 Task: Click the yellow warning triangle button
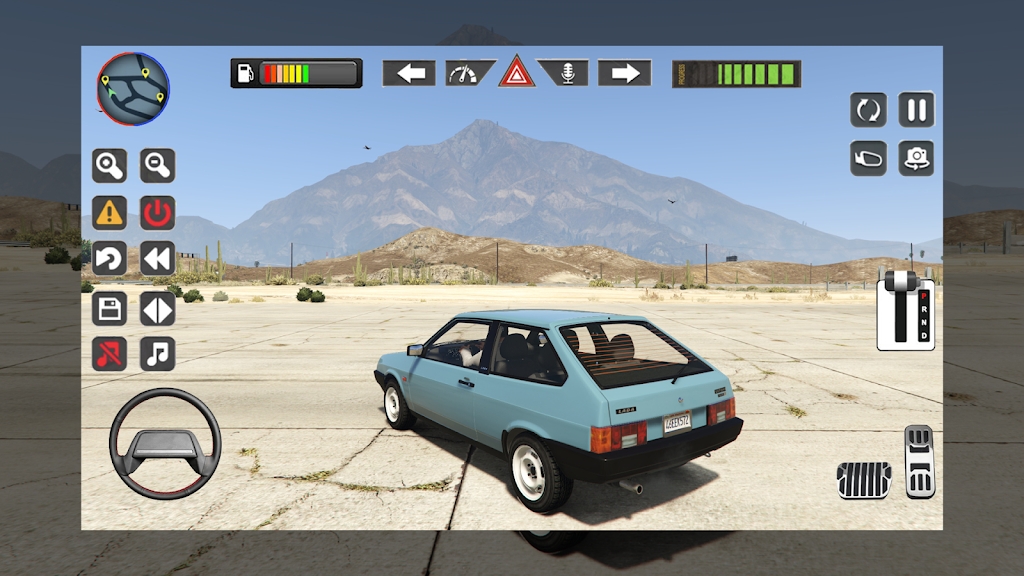[x=109, y=212]
